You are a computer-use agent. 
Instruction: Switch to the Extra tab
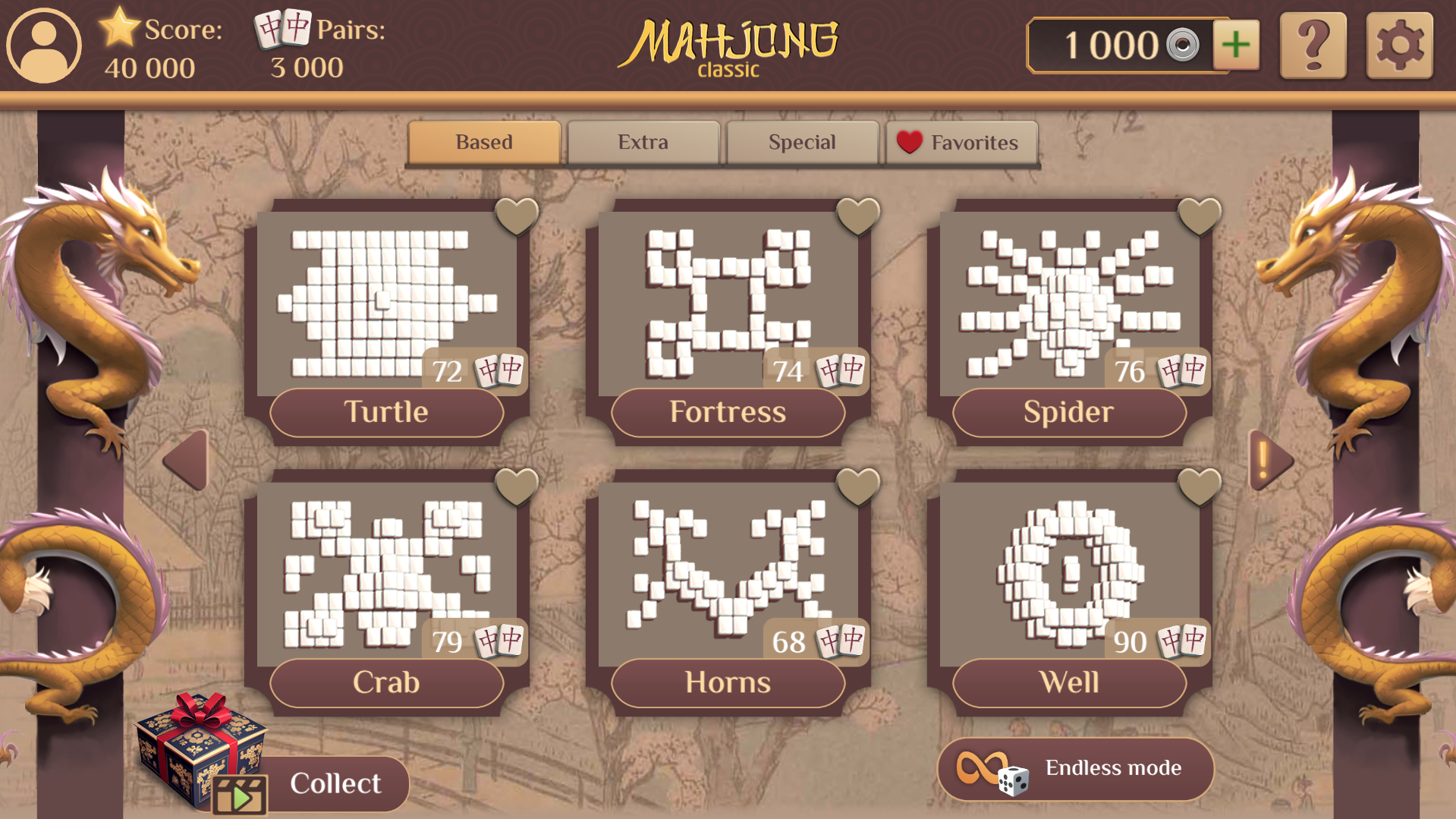643,142
